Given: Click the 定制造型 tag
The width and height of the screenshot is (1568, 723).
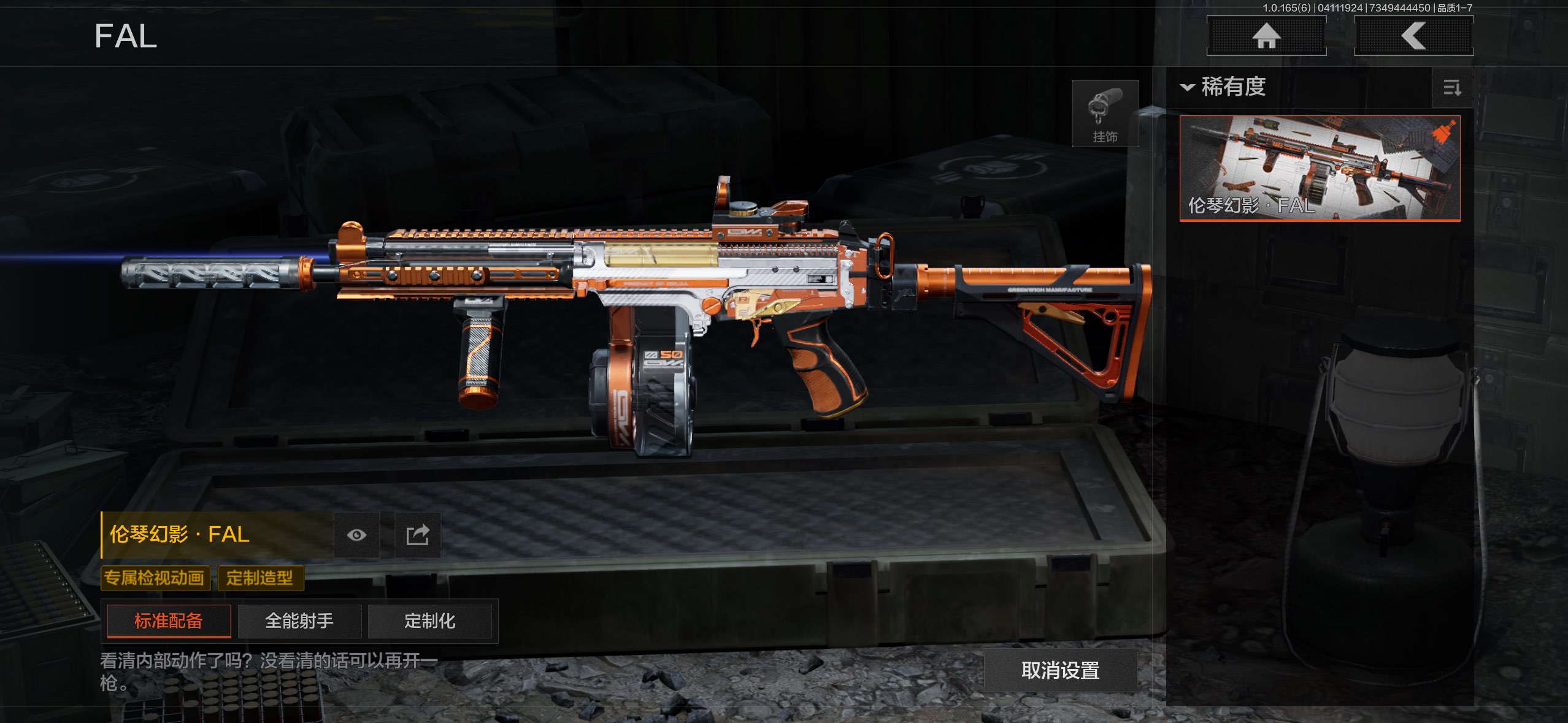Looking at the screenshot, I should (260, 578).
